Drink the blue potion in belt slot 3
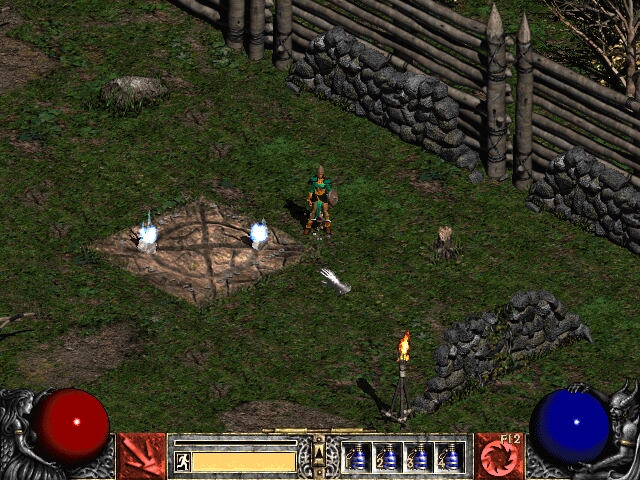Screen dimensions: 640x480 (x=419, y=457)
